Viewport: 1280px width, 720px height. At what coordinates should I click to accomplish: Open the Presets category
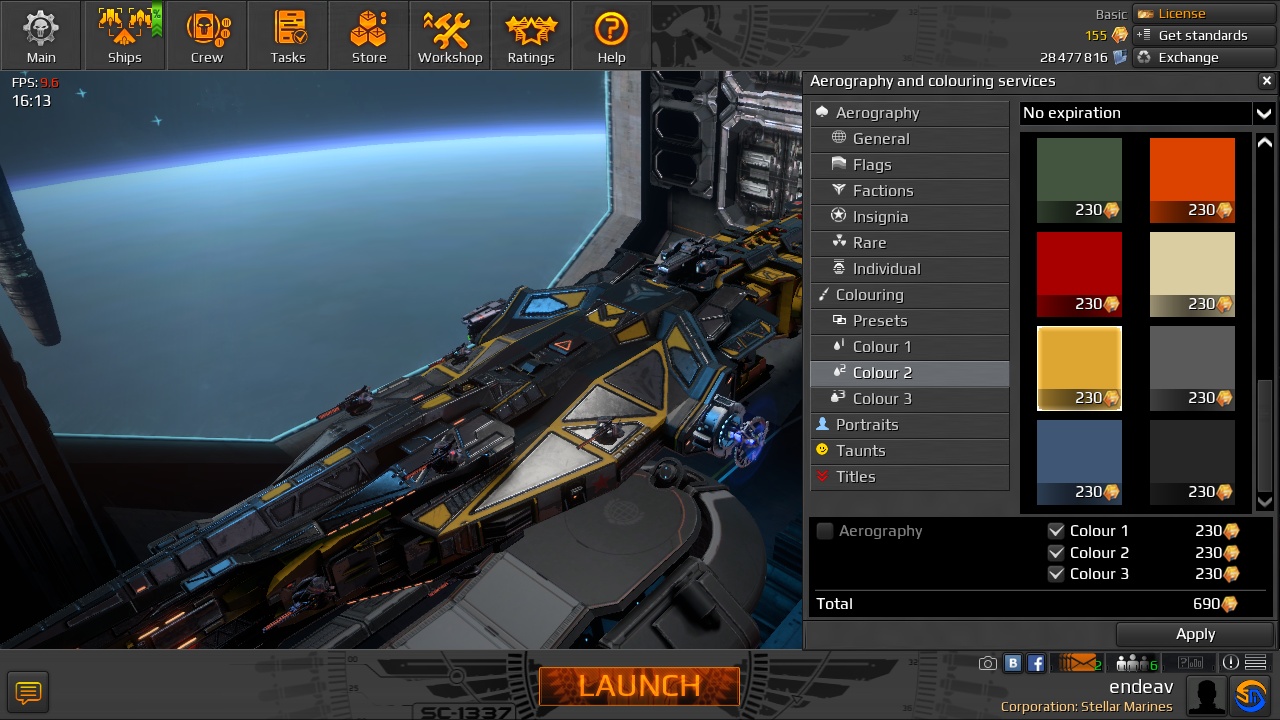880,320
